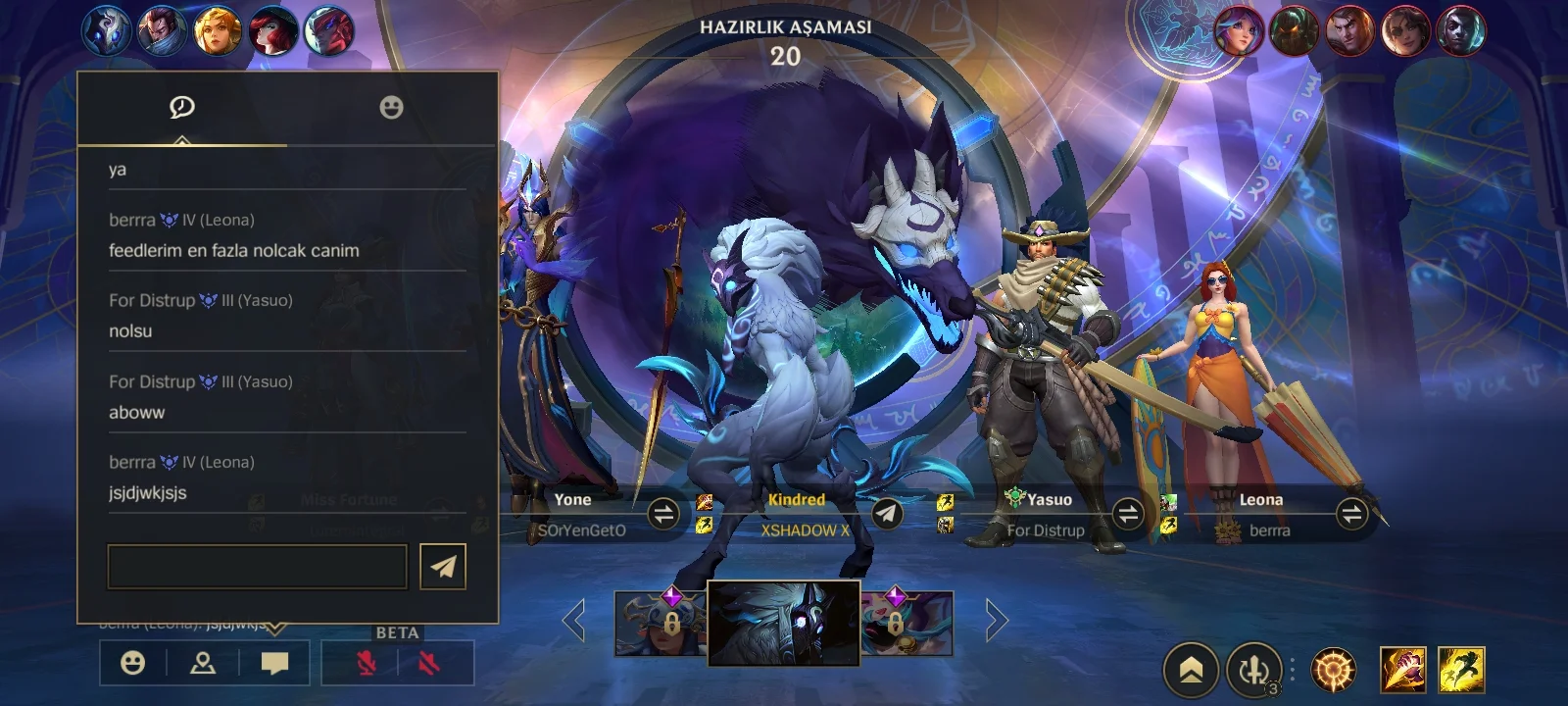Image resolution: width=1568 pixels, height=706 pixels.
Task: Open the item build swap button
Action: pyautogui.click(x=1254, y=671)
